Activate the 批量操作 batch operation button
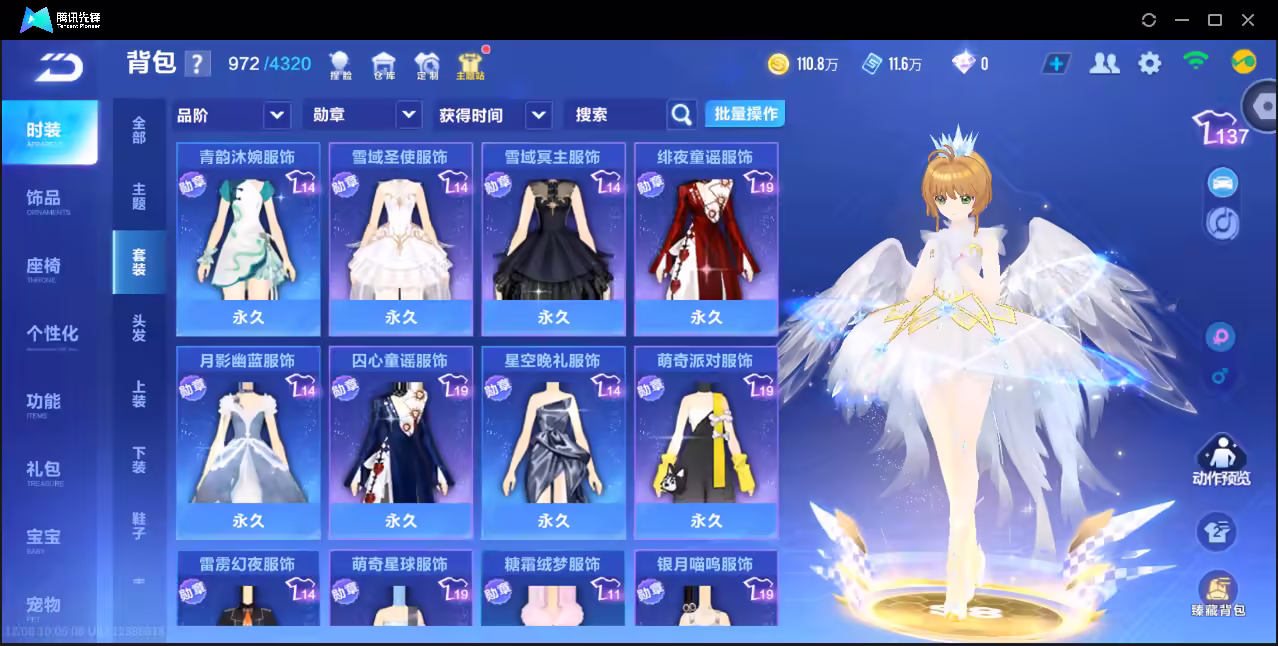The width and height of the screenshot is (1278, 646). [x=745, y=114]
